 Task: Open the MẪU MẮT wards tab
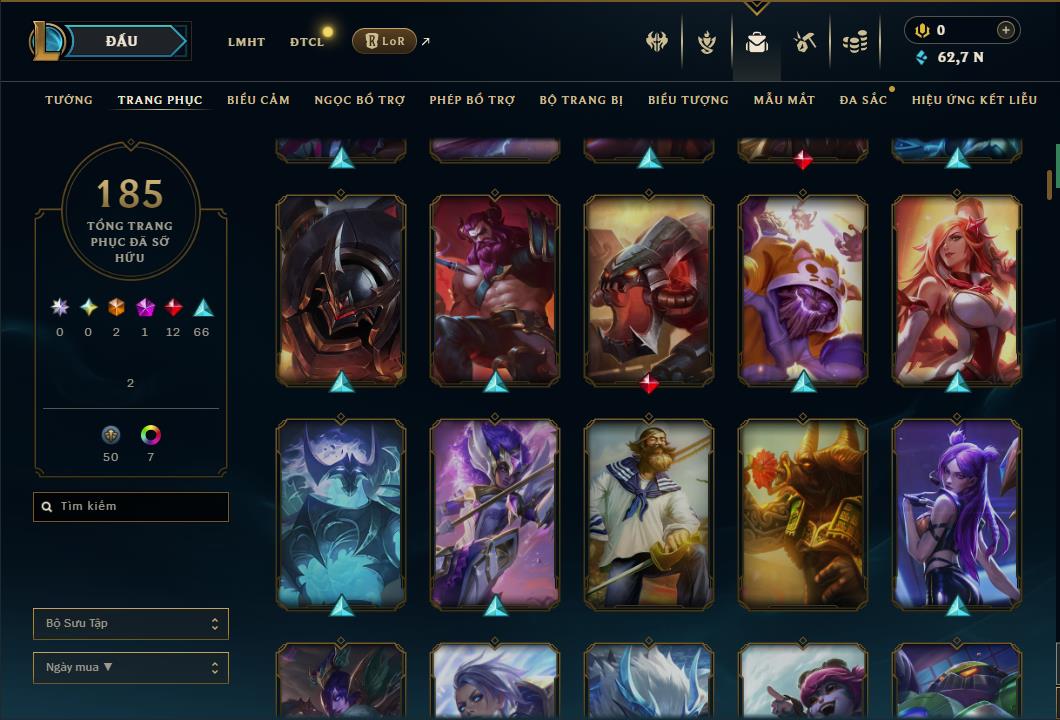[784, 100]
